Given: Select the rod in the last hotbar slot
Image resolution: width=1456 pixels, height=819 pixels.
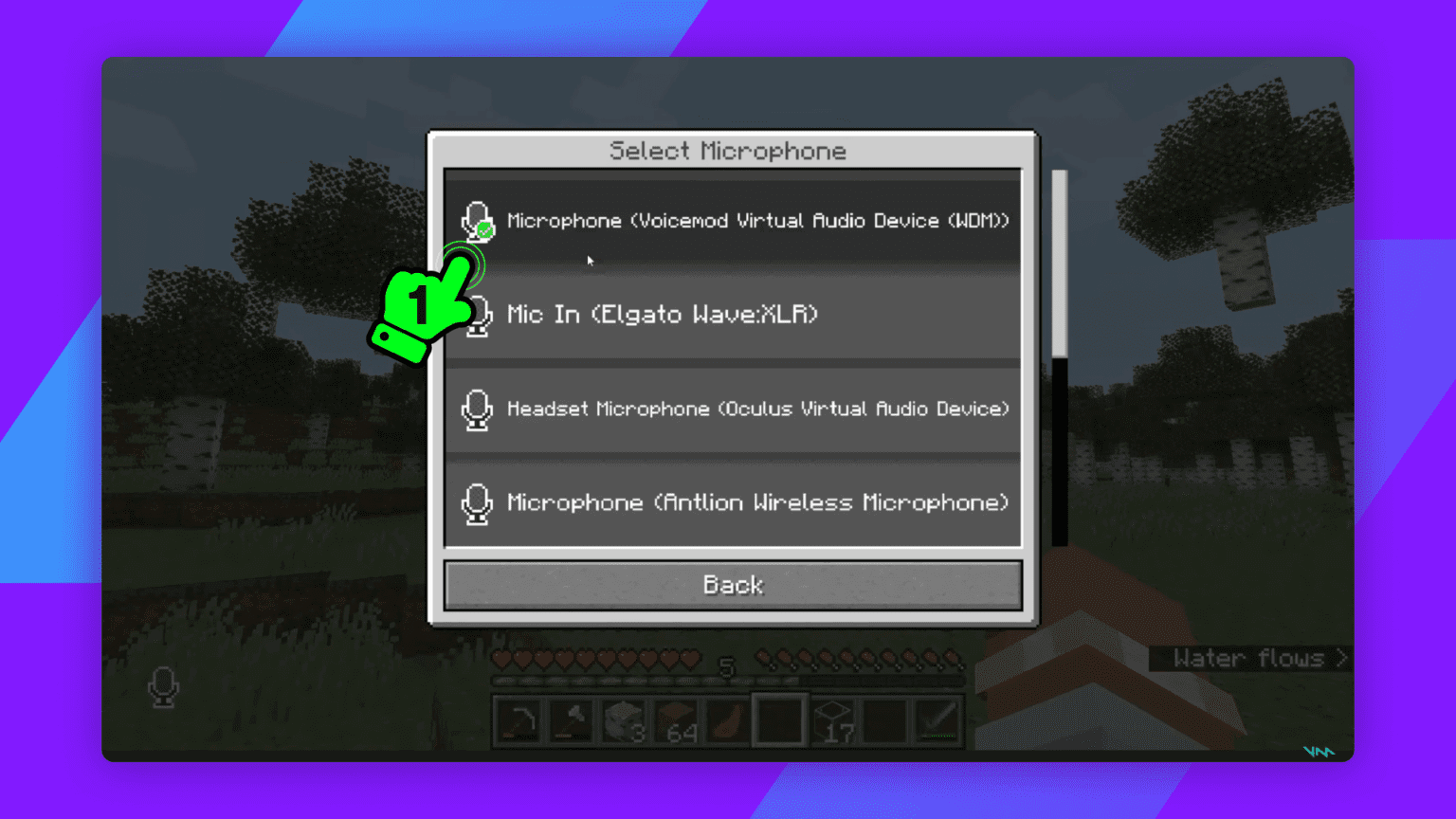Looking at the screenshot, I should (936, 720).
